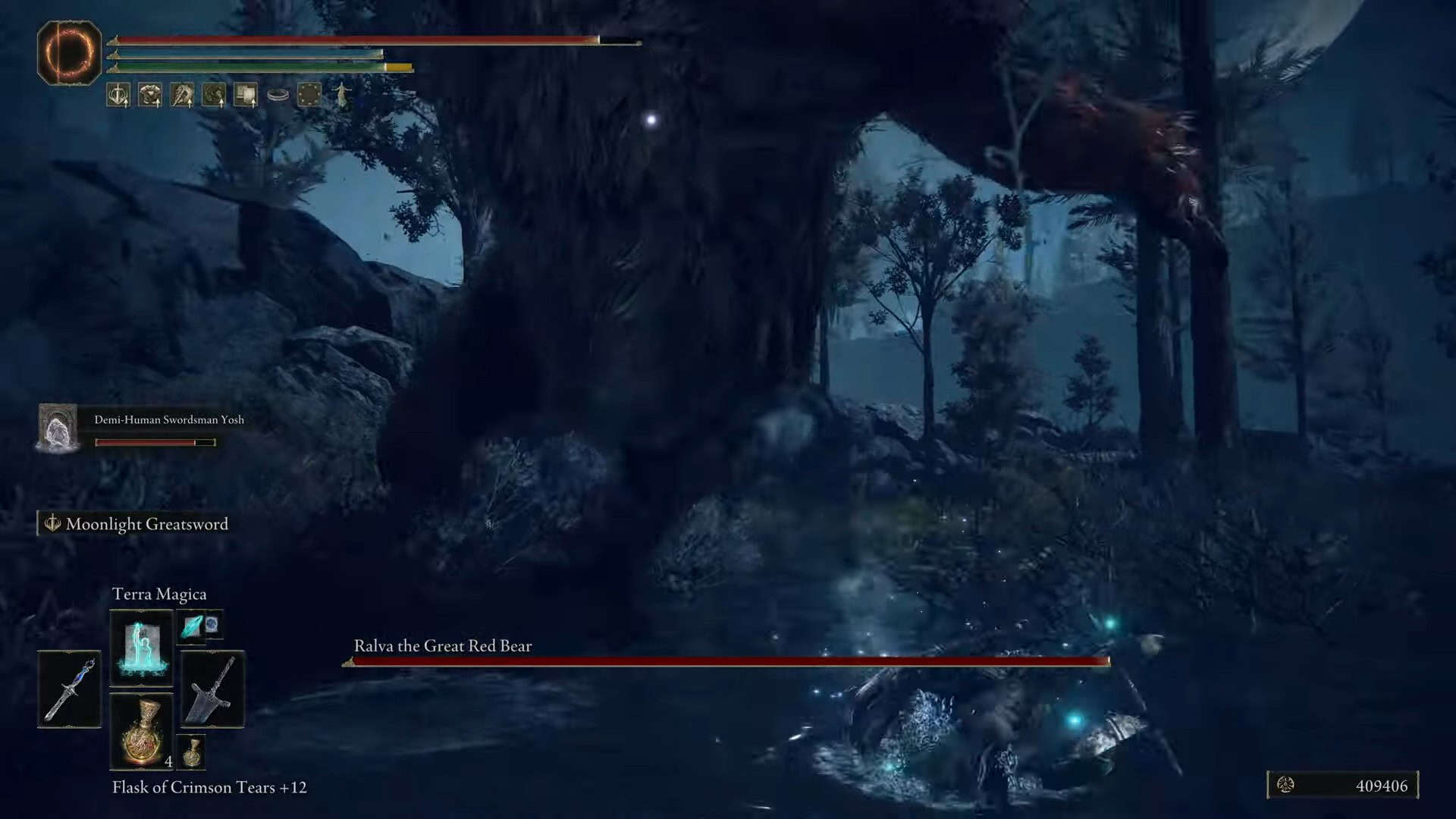Image resolution: width=1456 pixels, height=819 pixels.
Task: Pick the blue crystal next-spell icon
Action: click(x=193, y=626)
